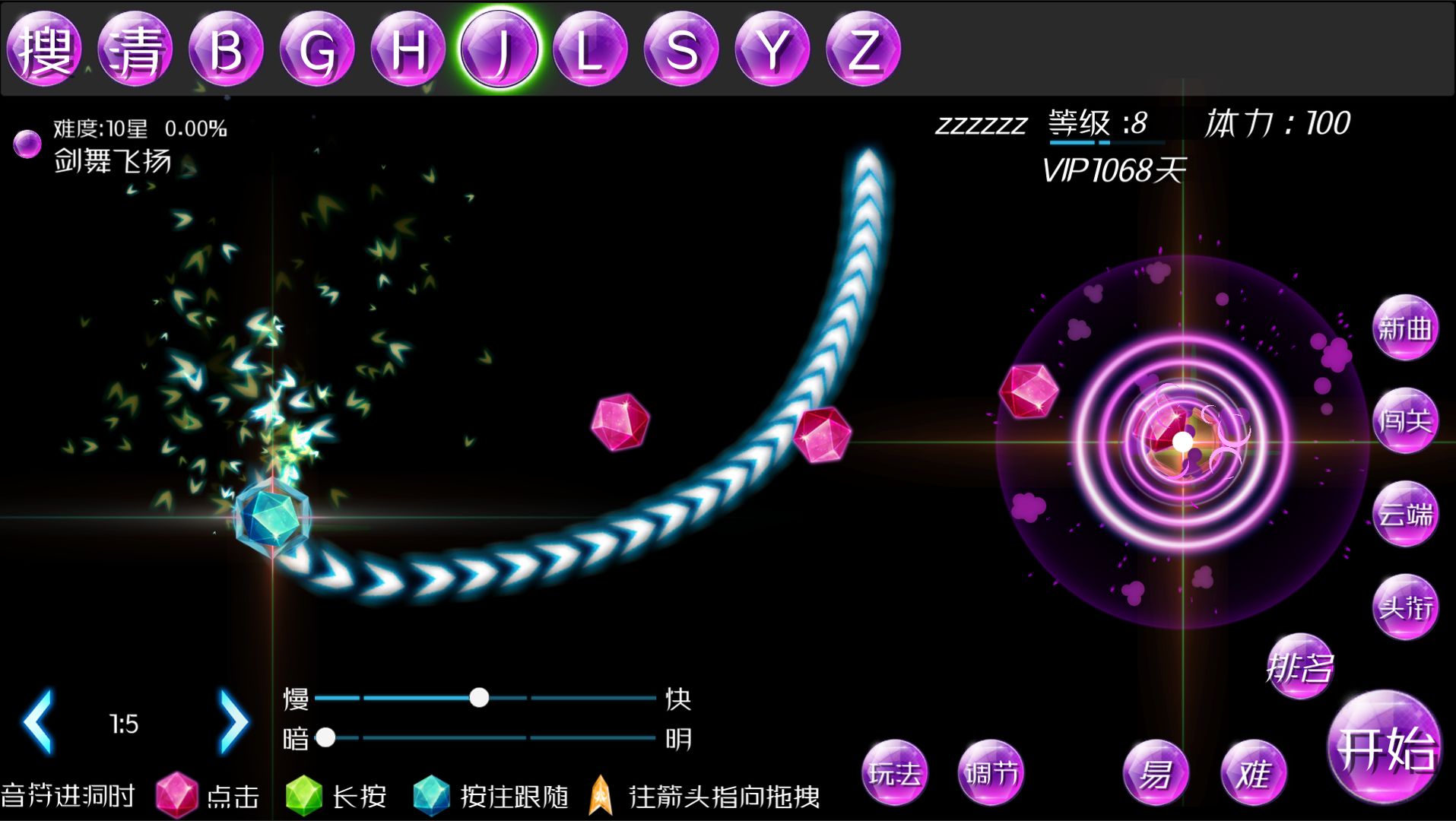Click the left blue arrow for previous song

39,721
